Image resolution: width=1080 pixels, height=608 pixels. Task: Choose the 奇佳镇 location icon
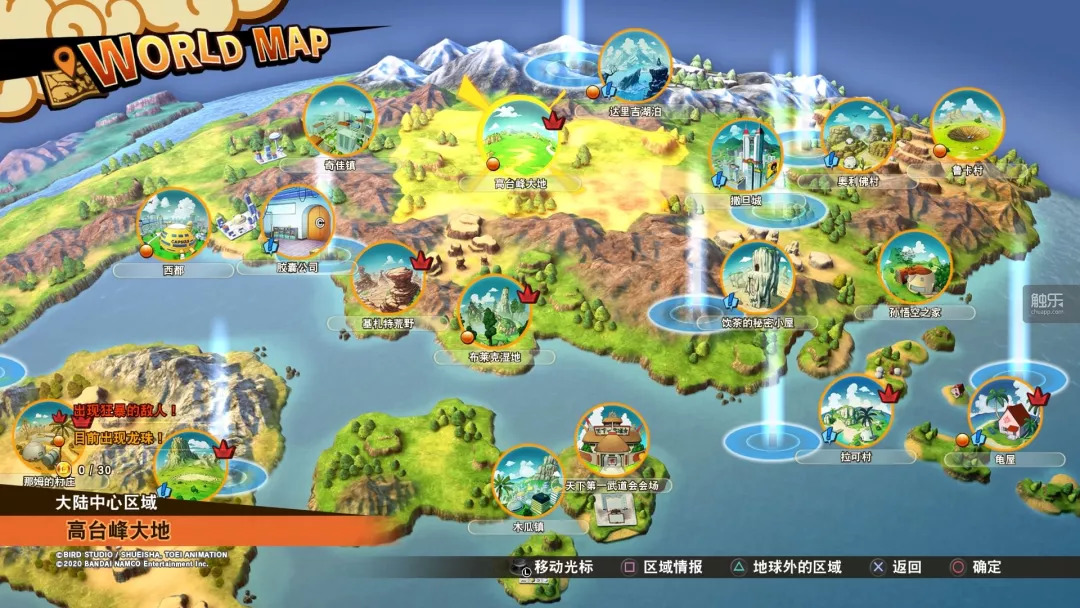tap(340, 119)
